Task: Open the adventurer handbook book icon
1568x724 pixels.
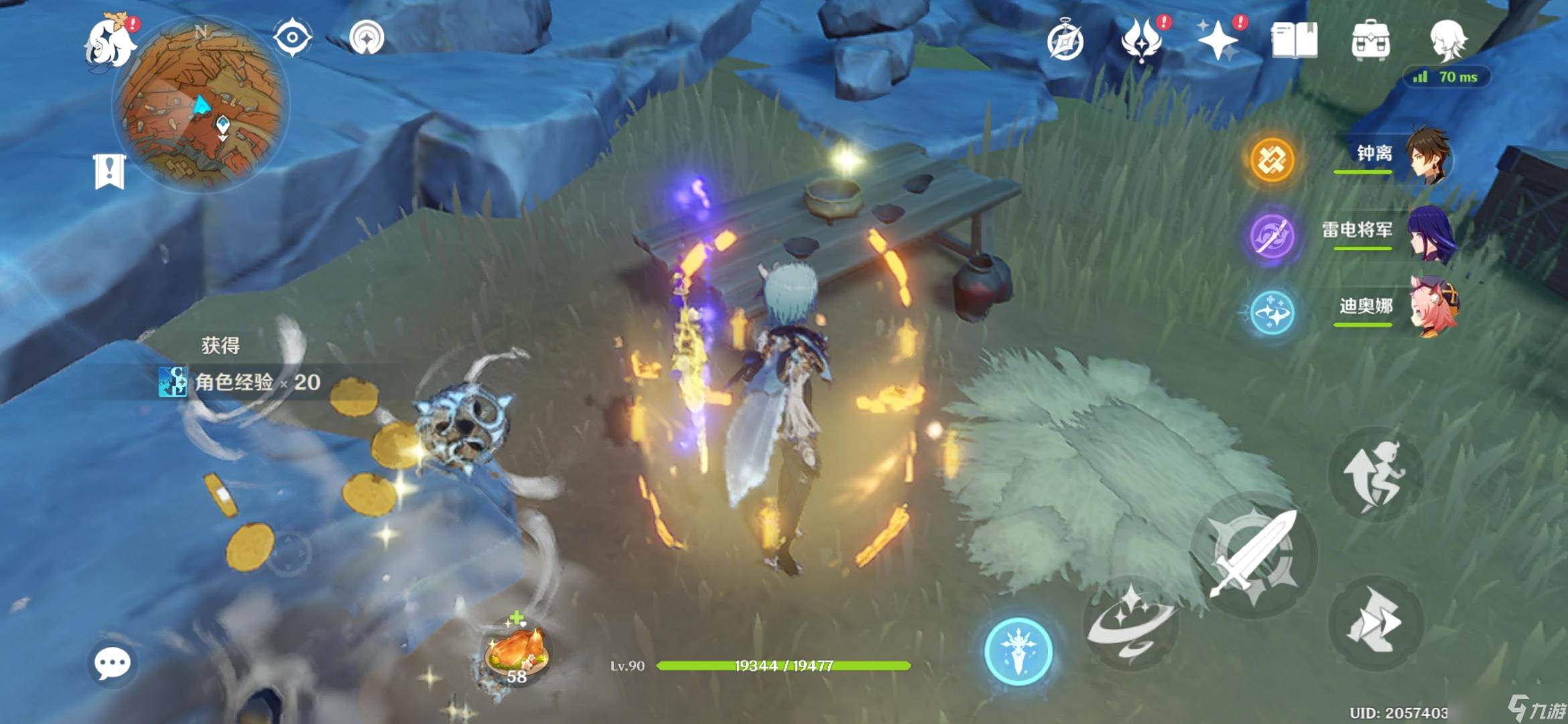Action: [x=1294, y=40]
